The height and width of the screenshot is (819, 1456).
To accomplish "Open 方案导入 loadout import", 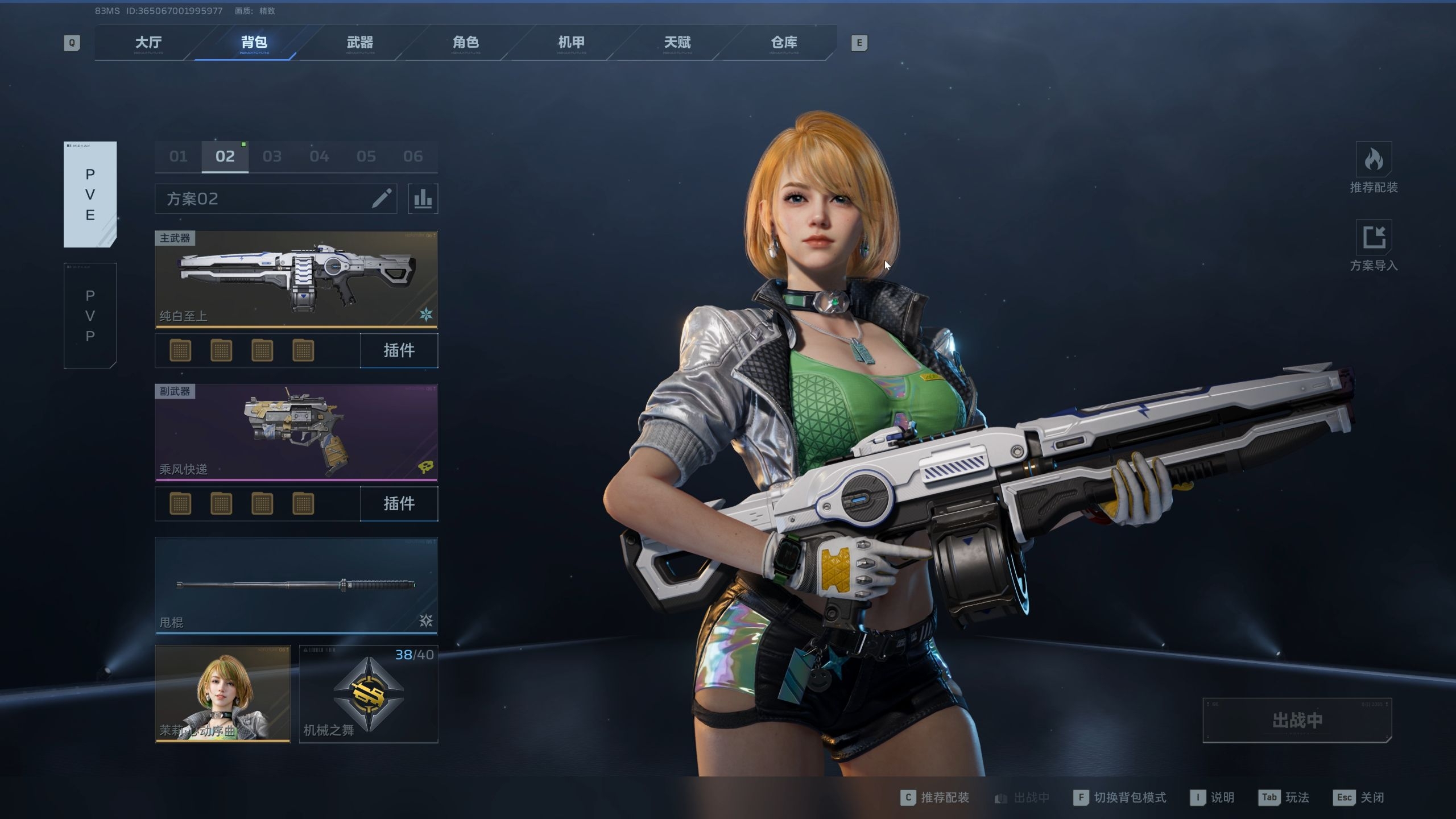I will [1374, 237].
